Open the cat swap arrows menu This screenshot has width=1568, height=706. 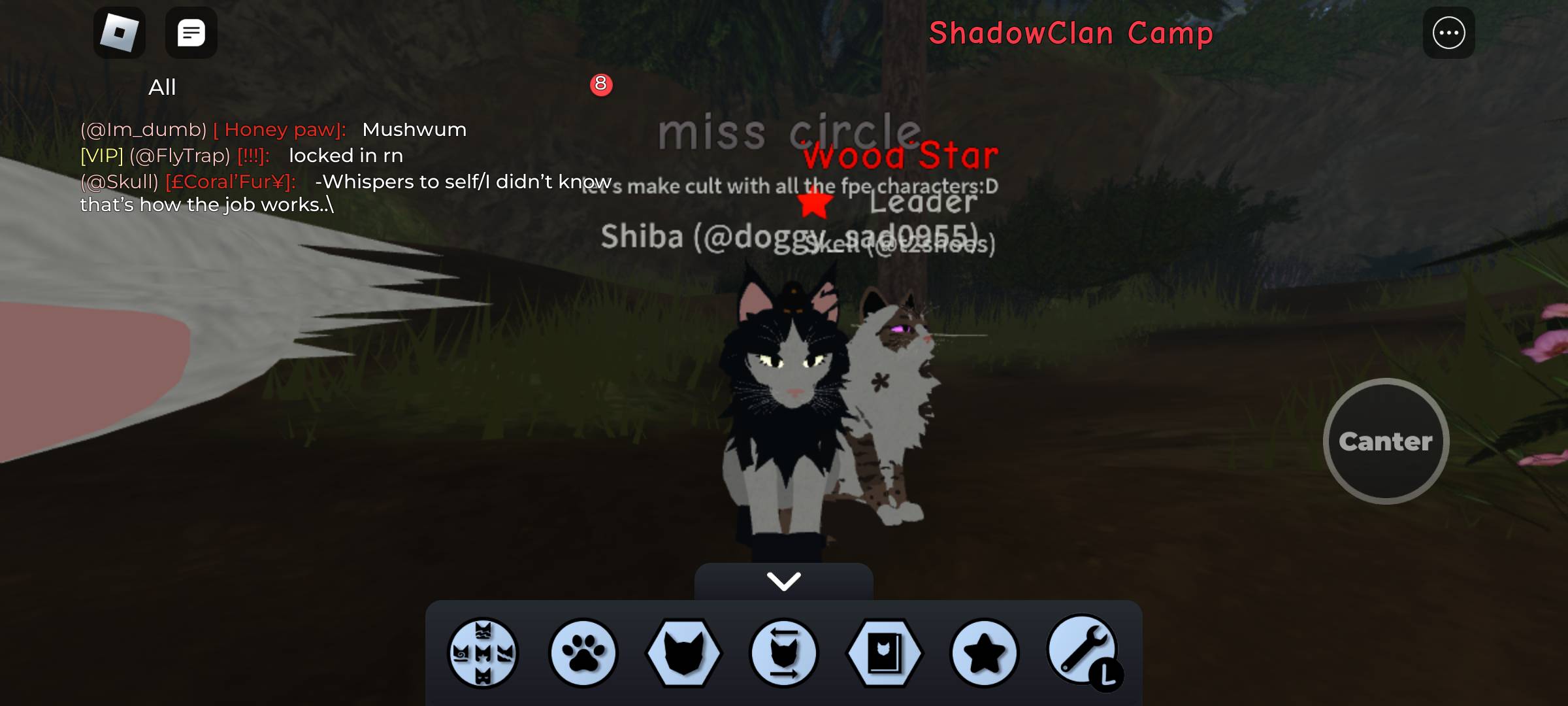click(783, 652)
